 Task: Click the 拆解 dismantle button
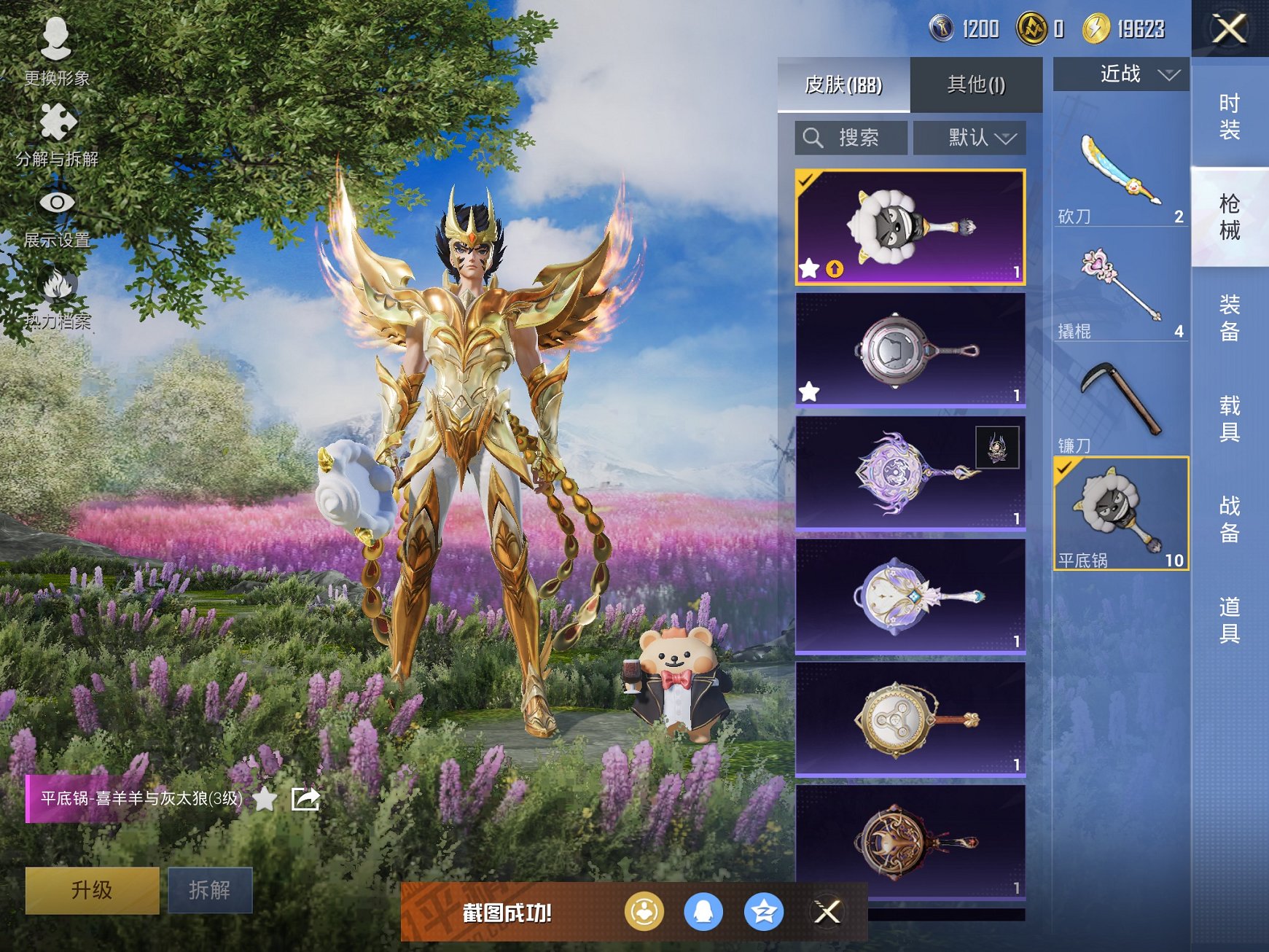(x=210, y=889)
